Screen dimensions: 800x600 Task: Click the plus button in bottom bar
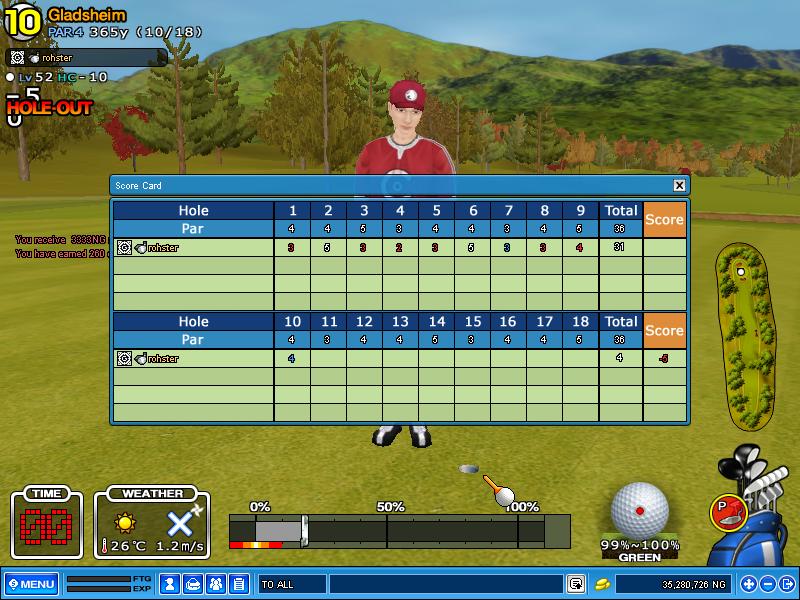point(749,584)
